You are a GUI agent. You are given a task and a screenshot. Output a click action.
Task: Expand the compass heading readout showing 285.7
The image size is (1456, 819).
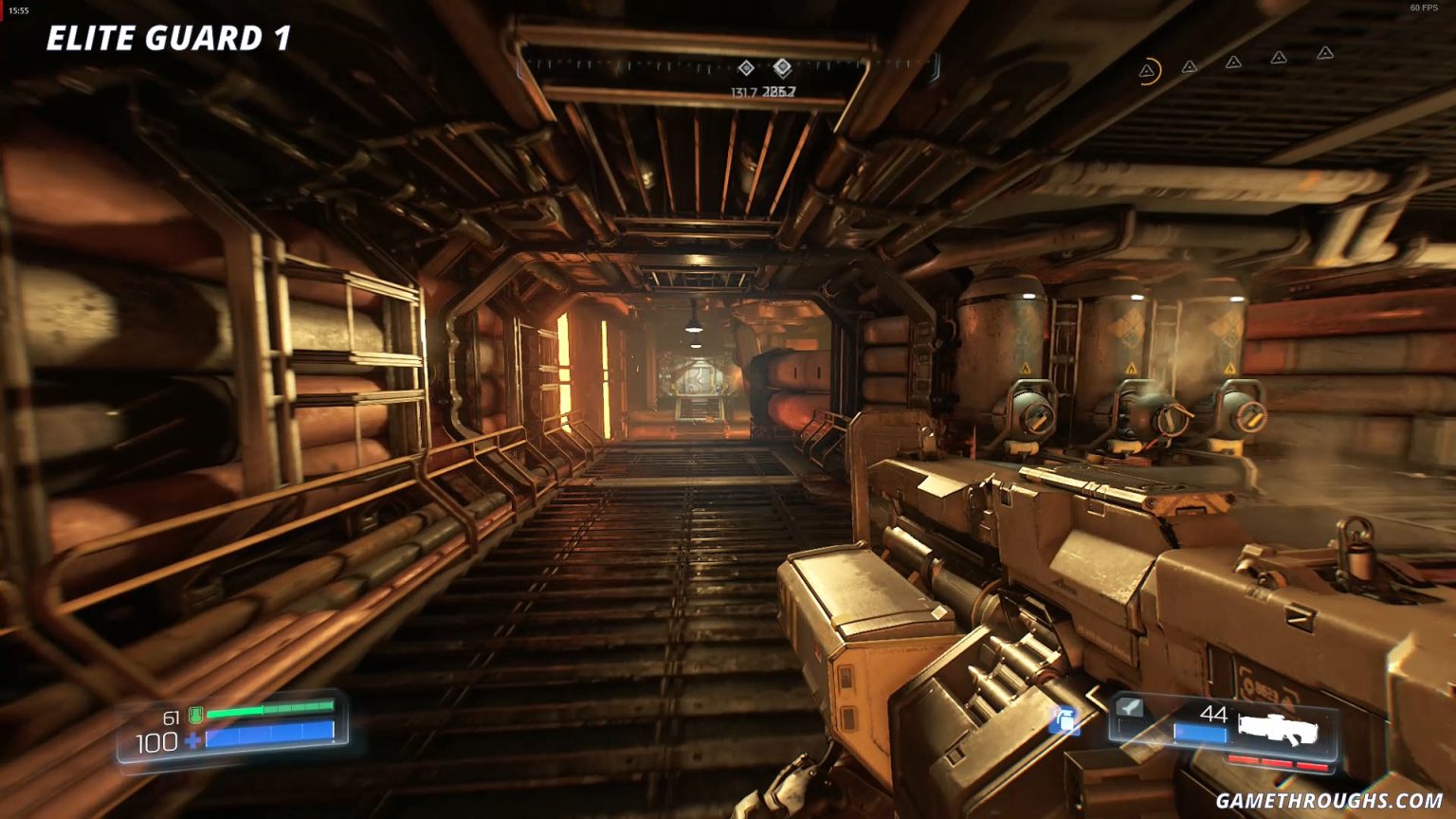[x=781, y=91]
